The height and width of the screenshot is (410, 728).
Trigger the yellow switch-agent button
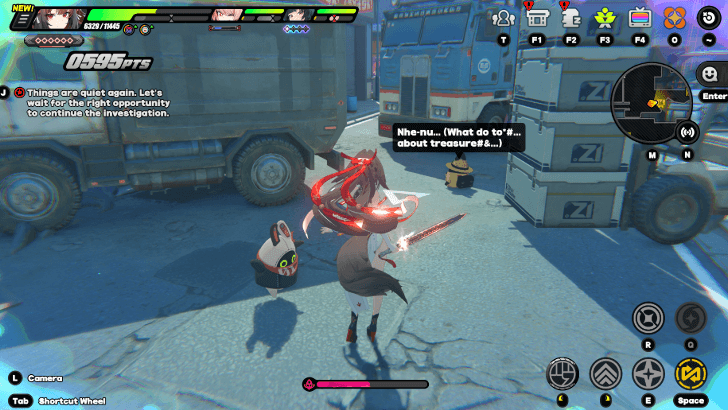tap(691, 374)
